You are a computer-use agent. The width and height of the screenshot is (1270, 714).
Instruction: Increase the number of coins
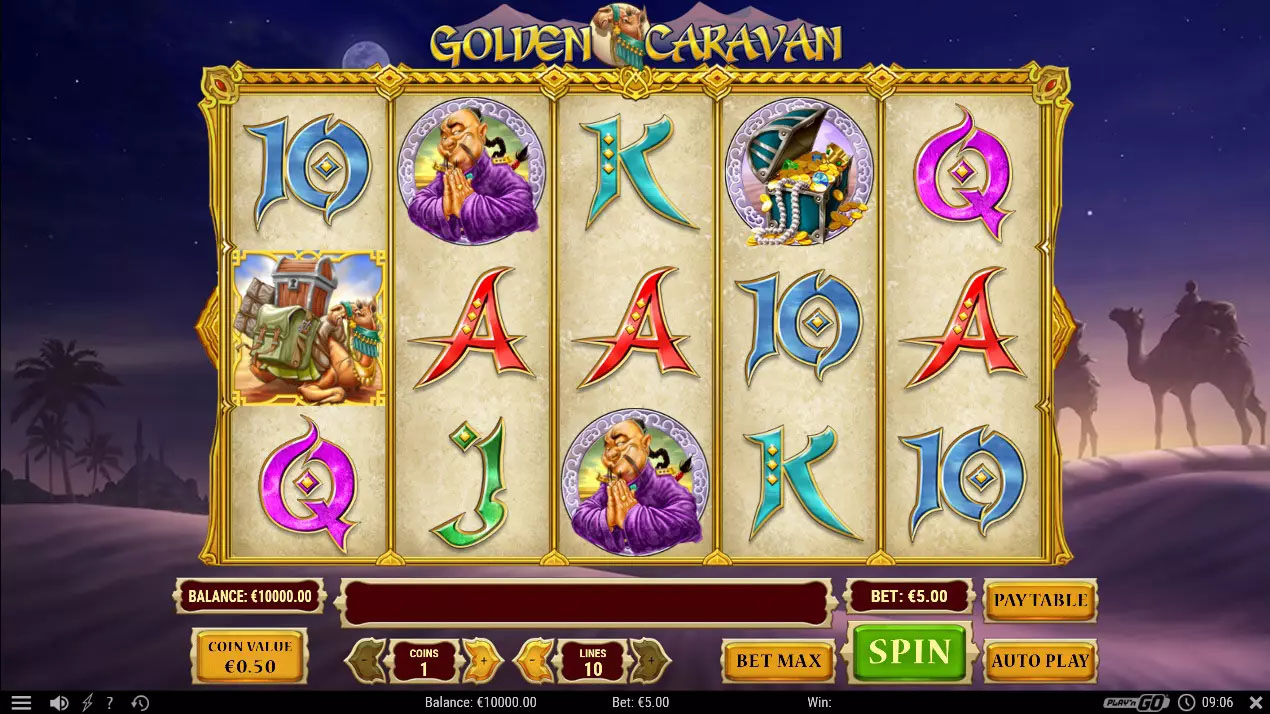click(x=482, y=660)
